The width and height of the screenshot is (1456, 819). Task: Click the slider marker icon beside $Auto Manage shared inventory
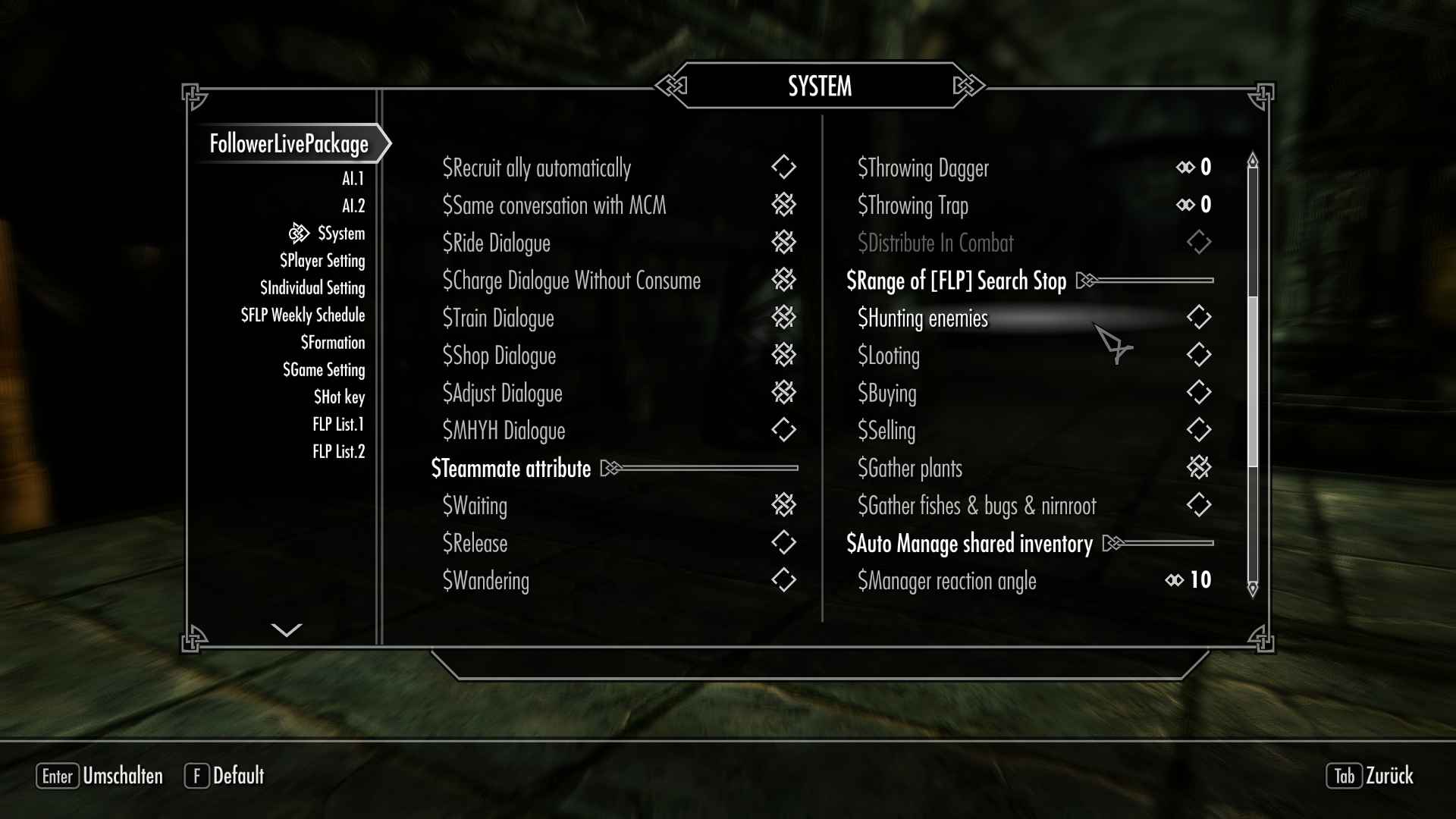[x=1113, y=543]
